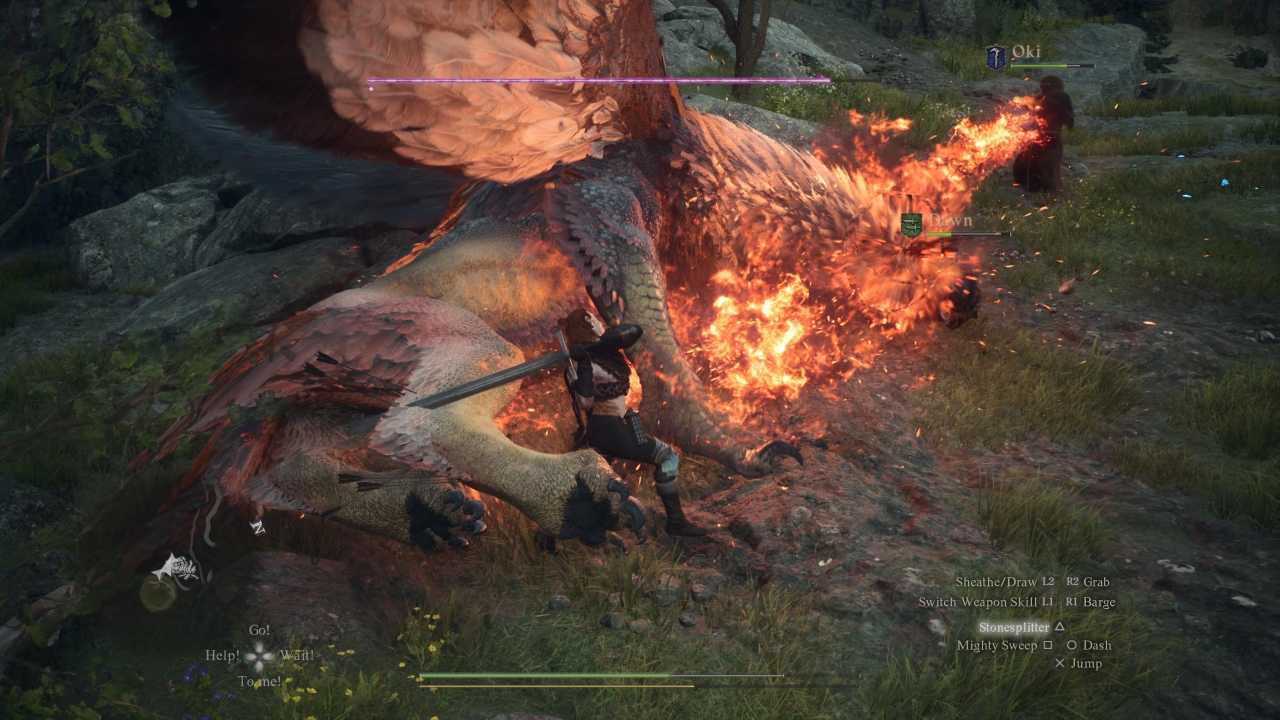Click the Switch Weapon Skill label
1280x720 pixels.
978,602
